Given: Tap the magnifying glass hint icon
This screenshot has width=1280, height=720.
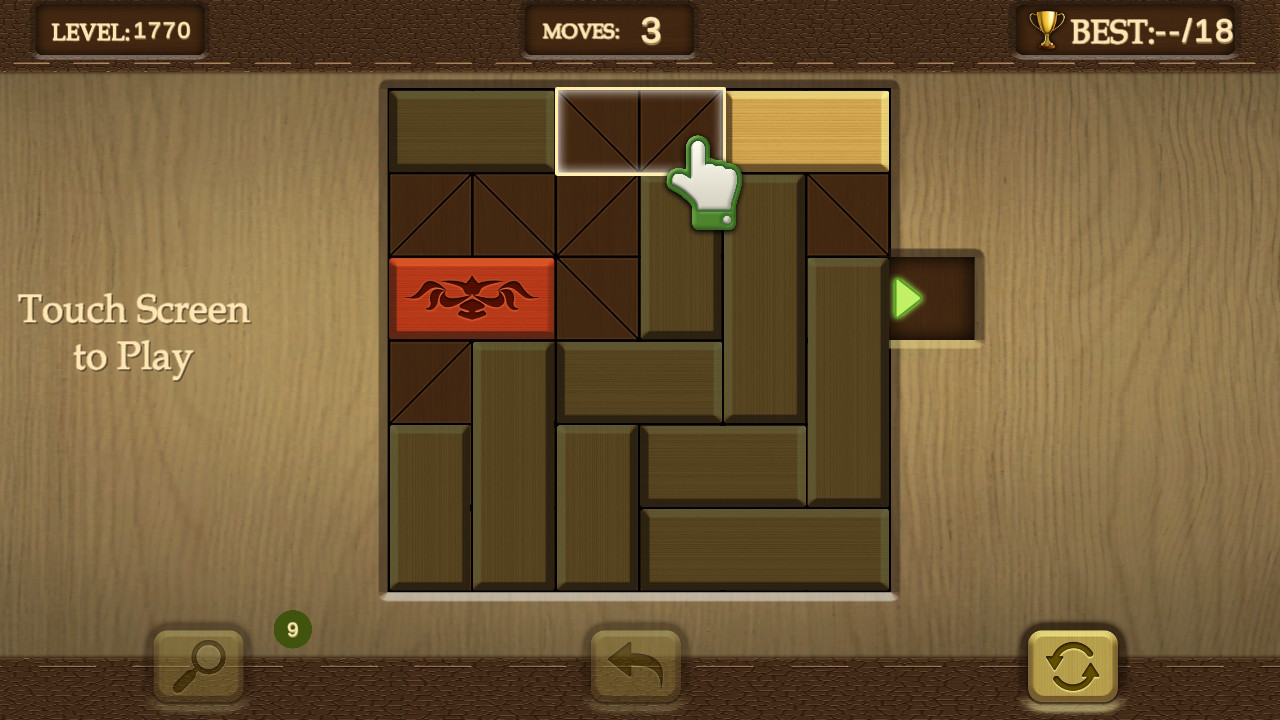Looking at the screenshot, I should click(198, 666).
